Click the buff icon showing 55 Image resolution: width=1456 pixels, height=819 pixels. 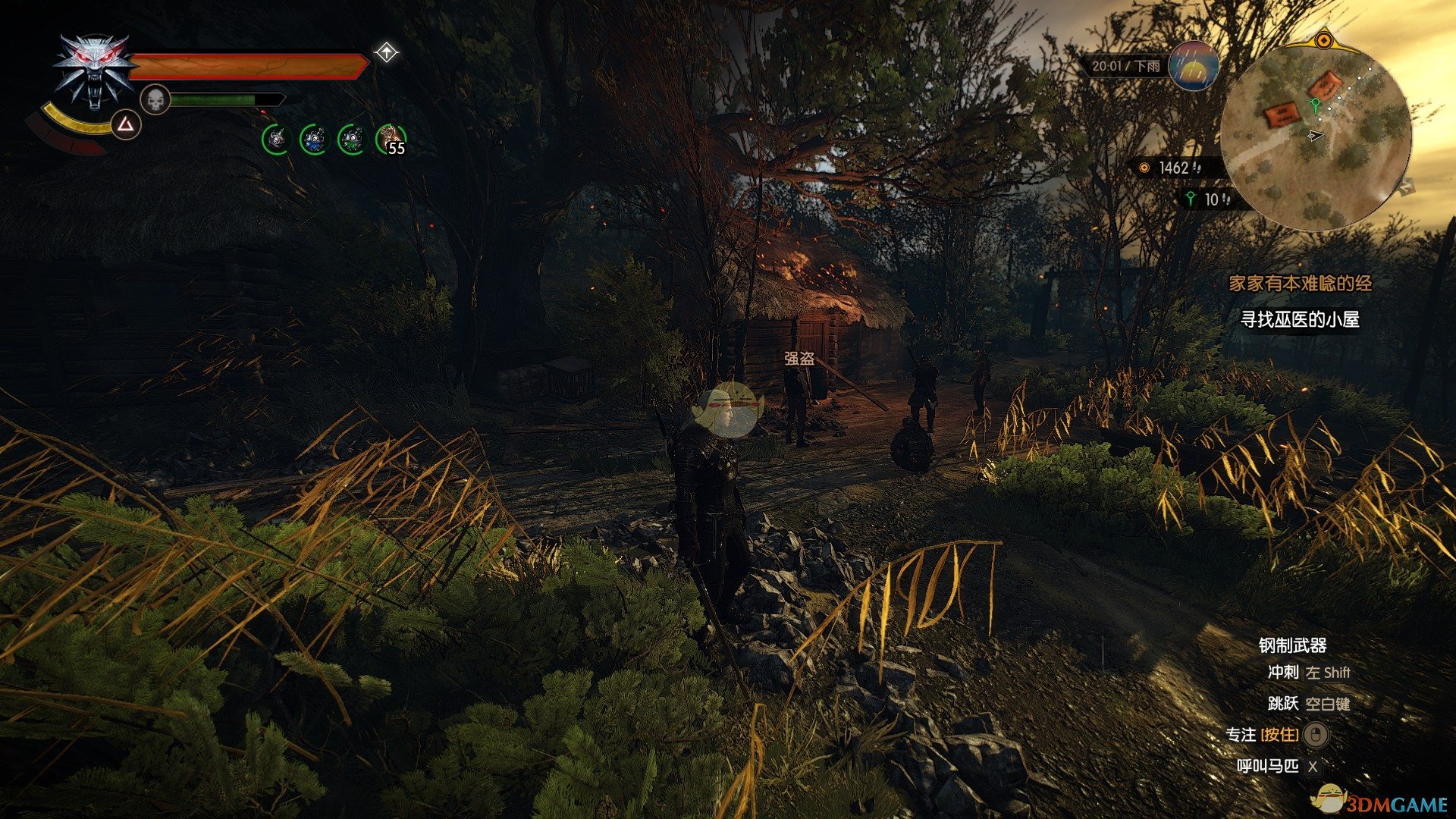click(x=391, y=140)
